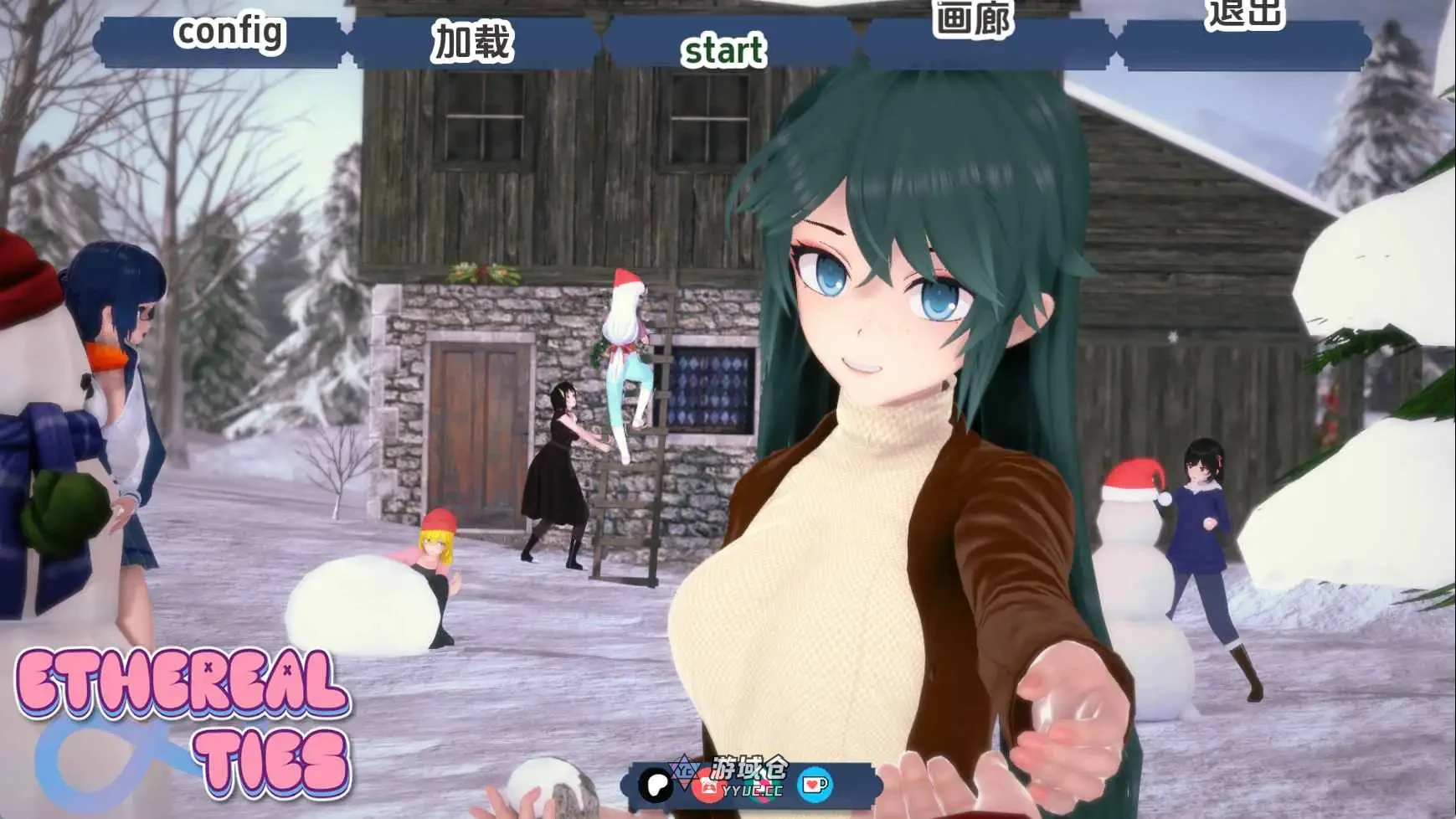Click the black circle Patreon badge on the bar

(654, 786)
